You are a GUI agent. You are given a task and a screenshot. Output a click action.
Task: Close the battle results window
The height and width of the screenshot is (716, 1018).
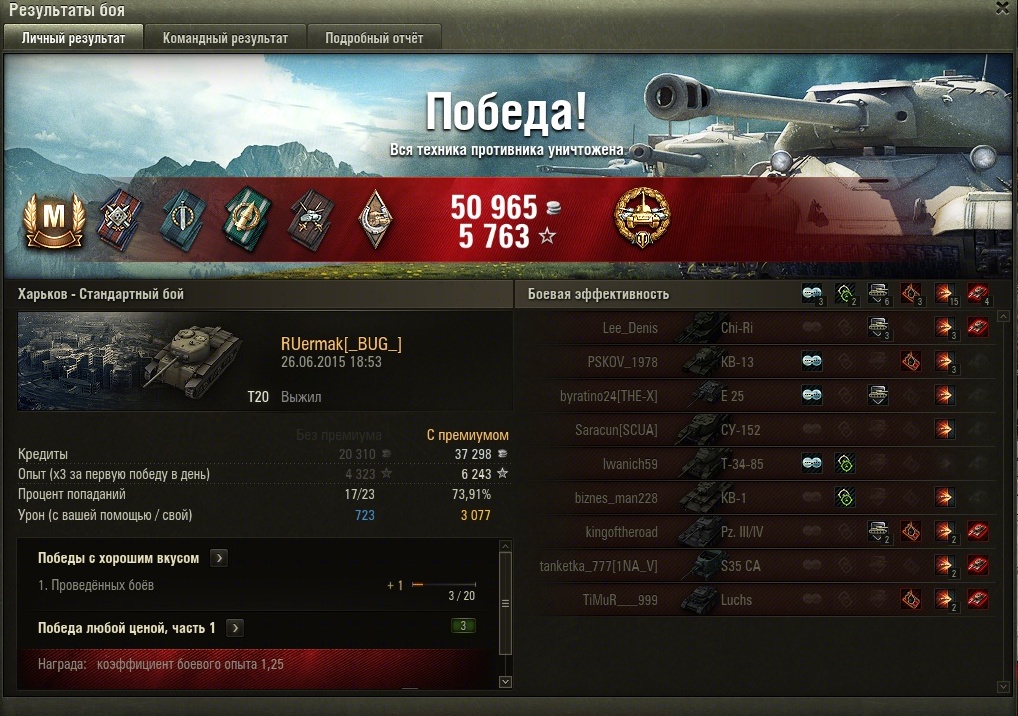pos(1002,8)
